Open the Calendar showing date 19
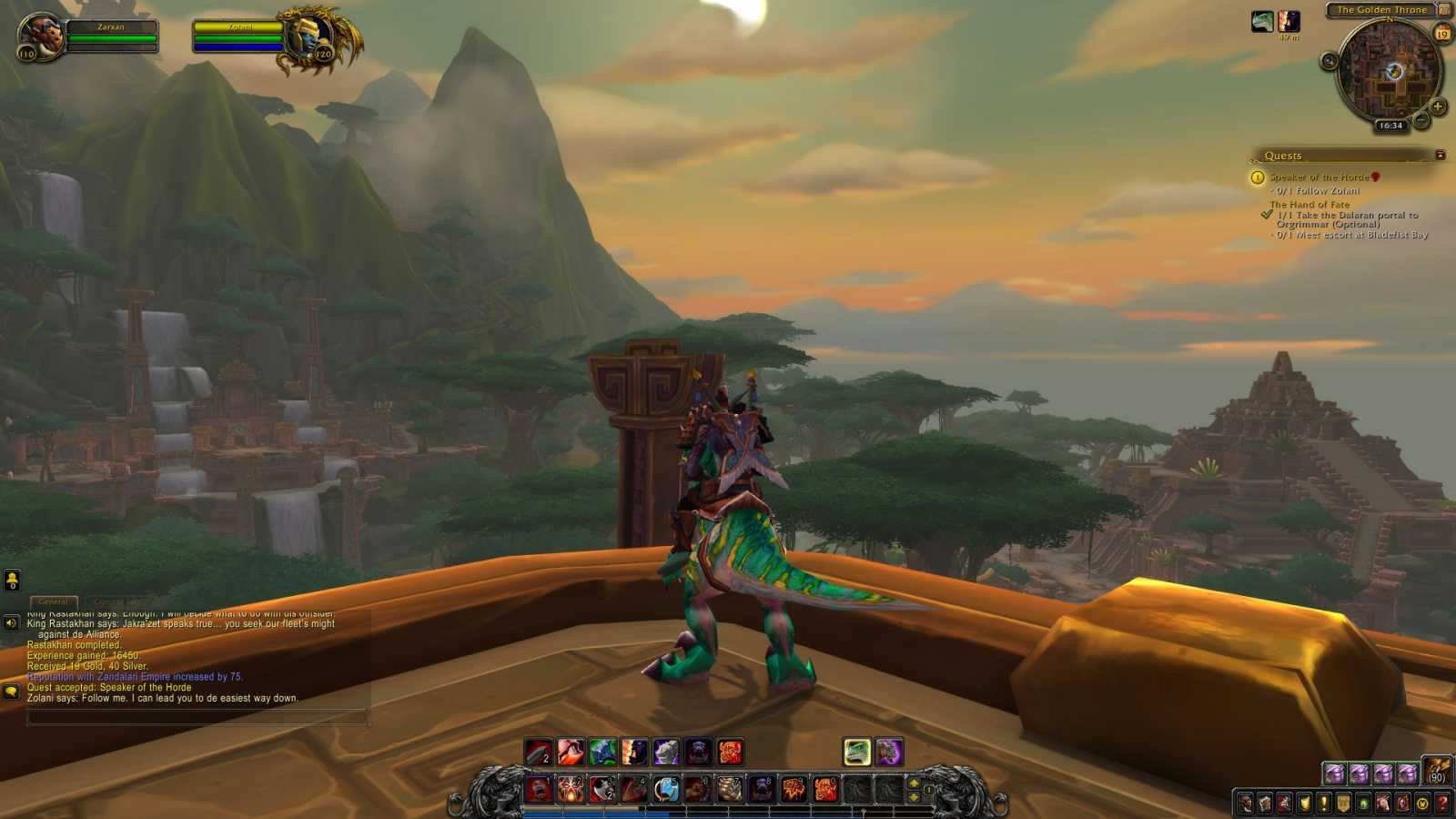Image resolution: width=1456 pixels, height=819 pixels. click(1442, 33)
